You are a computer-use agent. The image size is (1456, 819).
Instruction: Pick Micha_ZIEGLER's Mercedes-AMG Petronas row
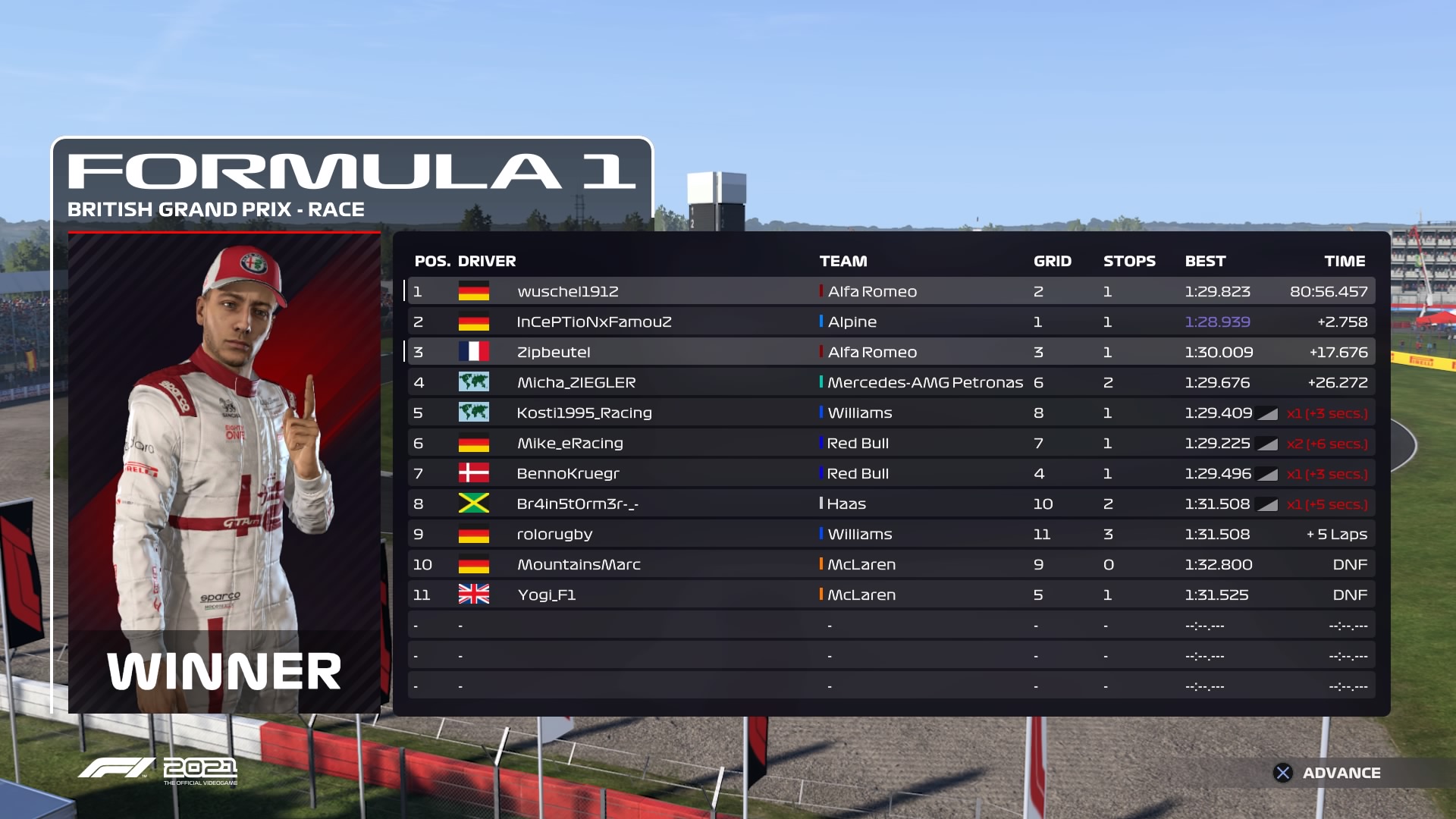(891, 382)
